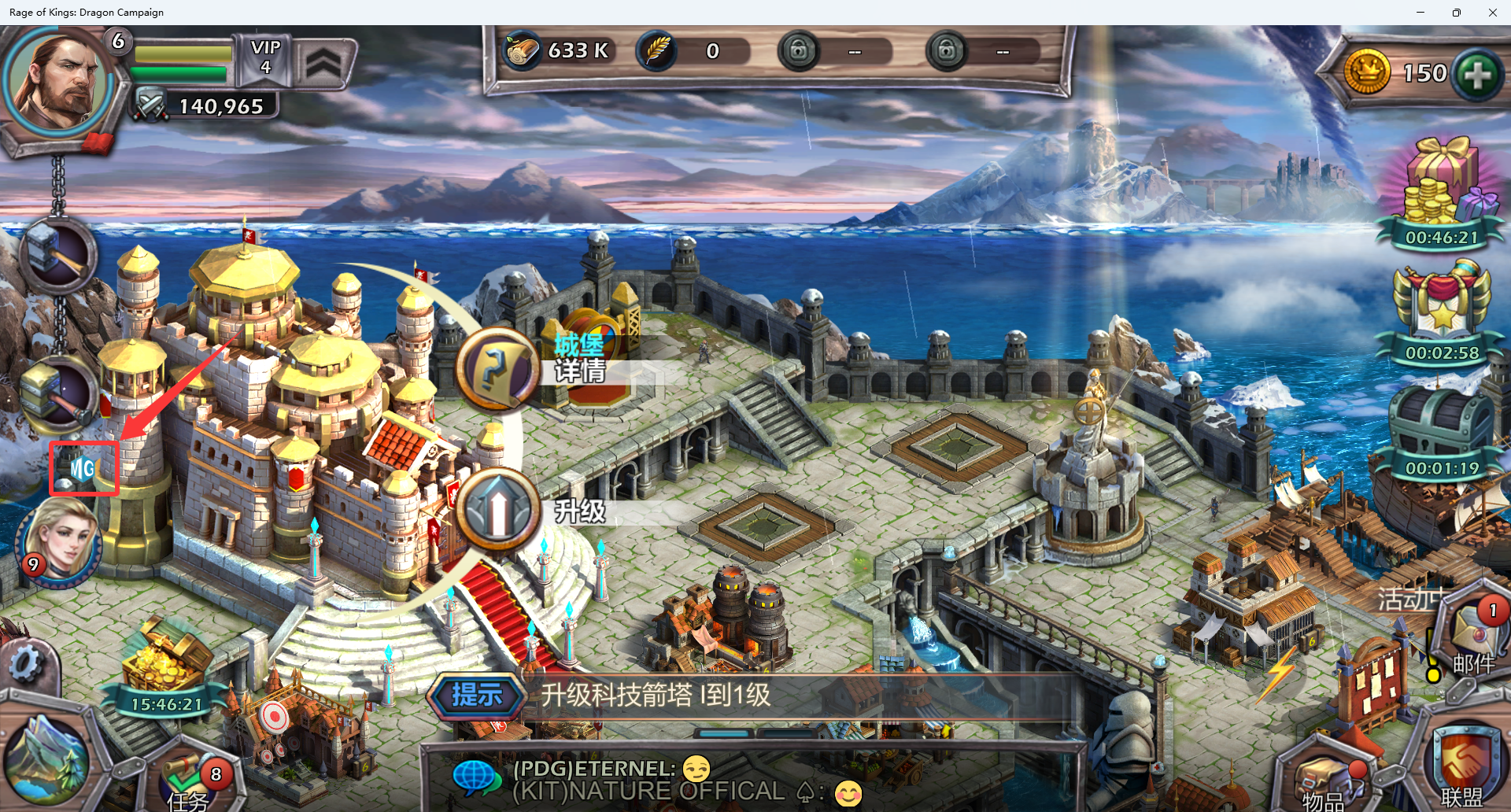Screen dimensions: 1511x812
Task: Add gold with the green plus button
Action: pos(1477,76)
